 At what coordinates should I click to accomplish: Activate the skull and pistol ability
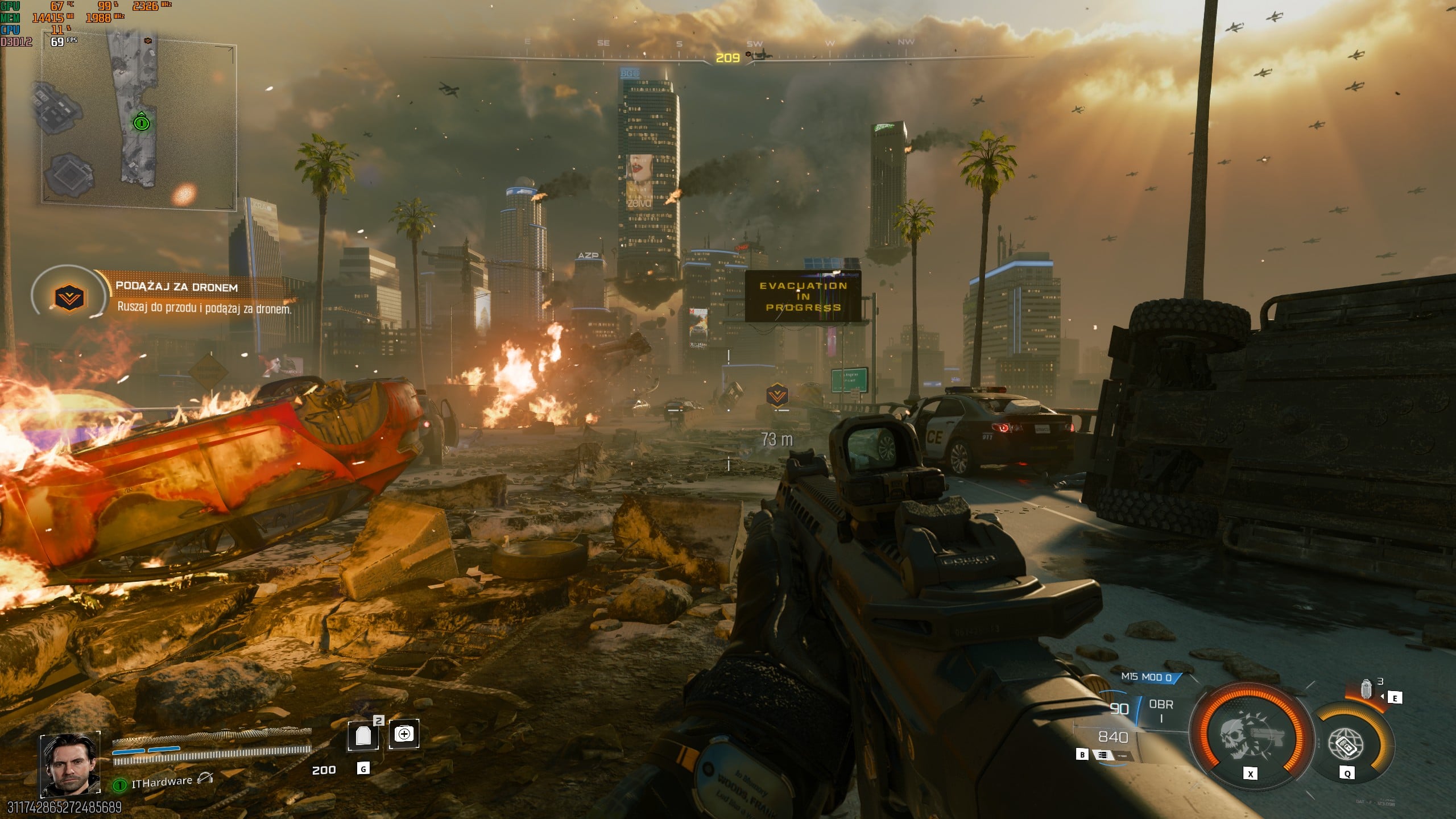point(1250,737)
